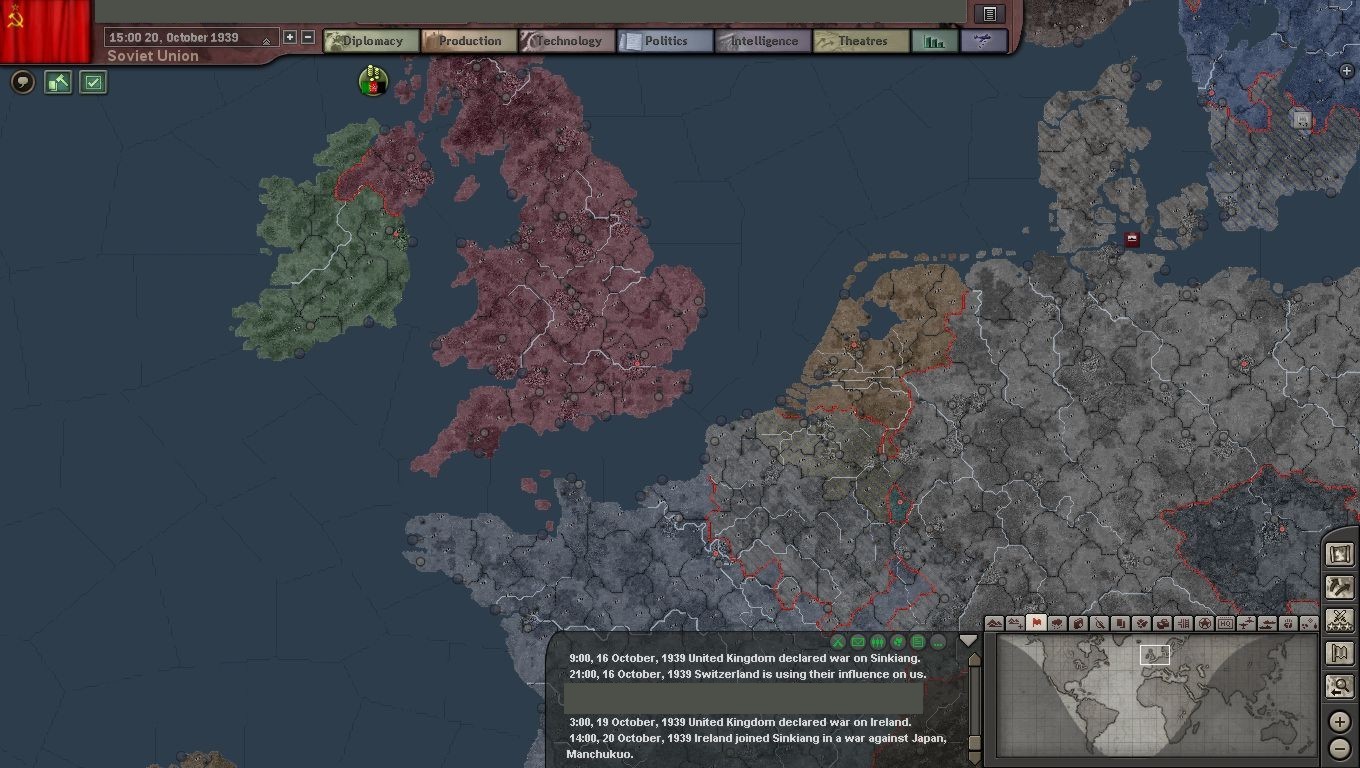Screen dimensions: 1360x768
Task: Decrease game speed with the minus button
Action: click(x=308, y=37)
